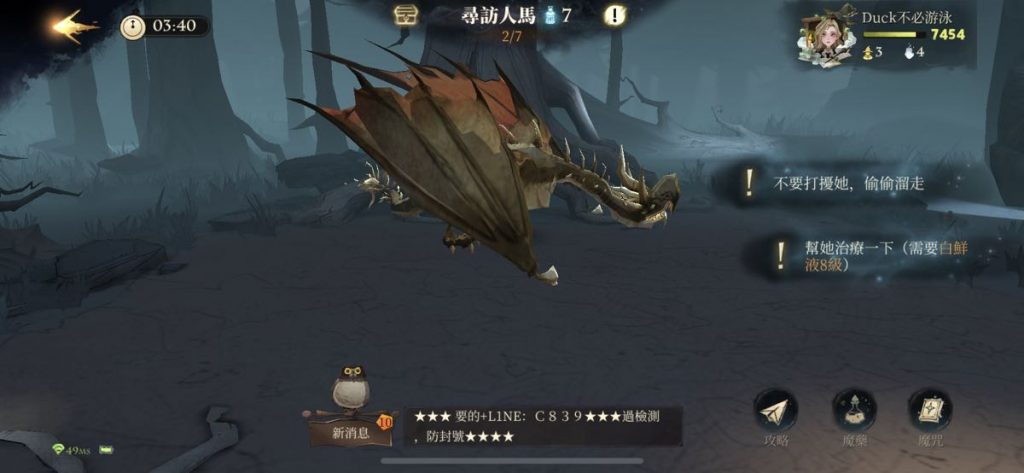
Task: Click the exclamation mark info icon
Action: click(x=615, y=16)
